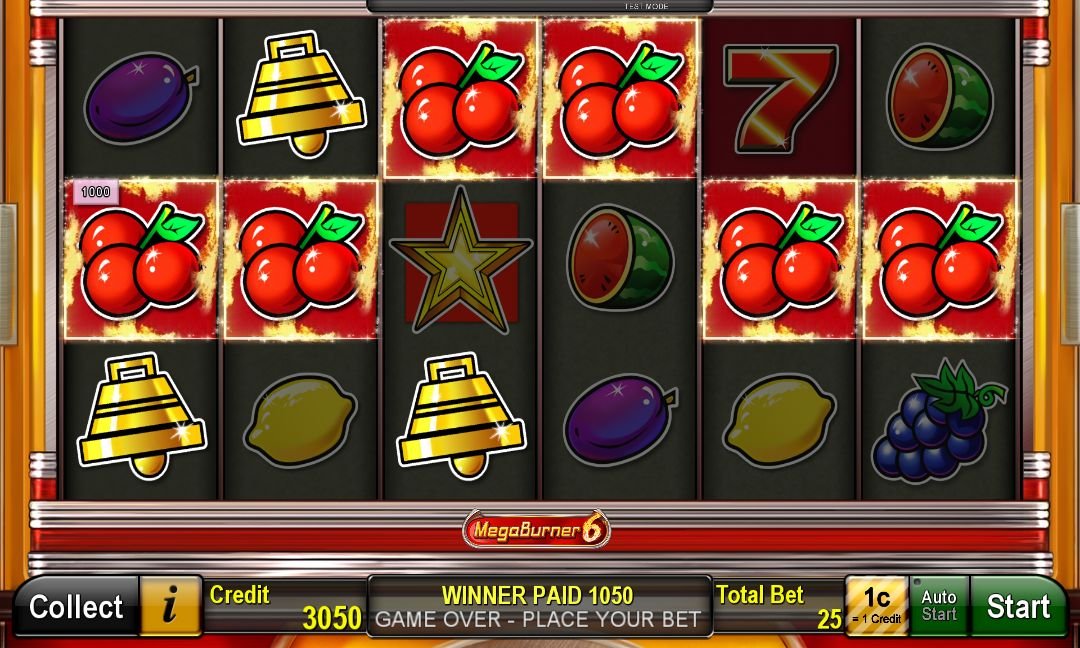Click the Total Bet panel
1080x648 pixels.
[x=778, y=606]
